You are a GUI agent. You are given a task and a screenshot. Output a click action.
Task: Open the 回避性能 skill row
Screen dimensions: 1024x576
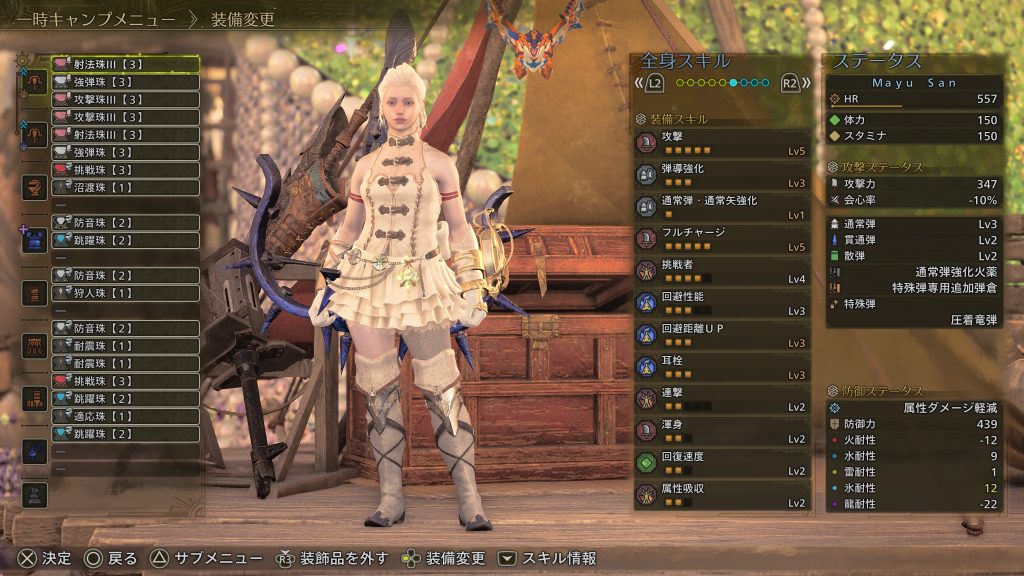click(721, 303)
